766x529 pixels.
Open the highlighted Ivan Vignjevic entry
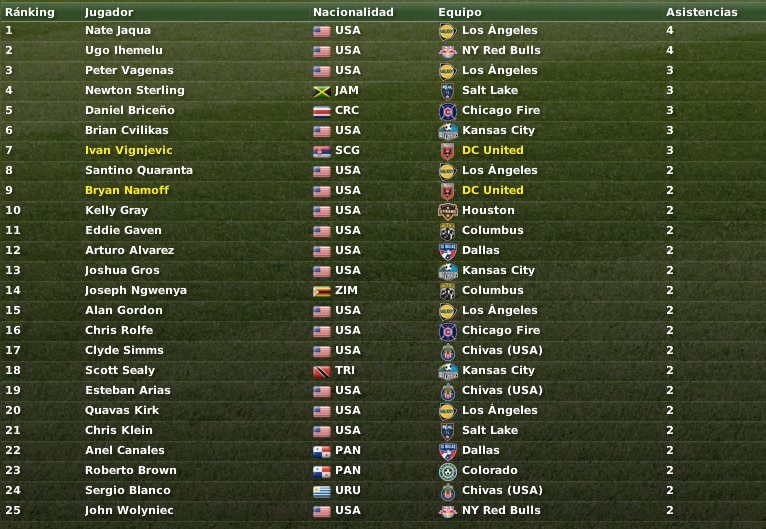click(x=128, y=150)
